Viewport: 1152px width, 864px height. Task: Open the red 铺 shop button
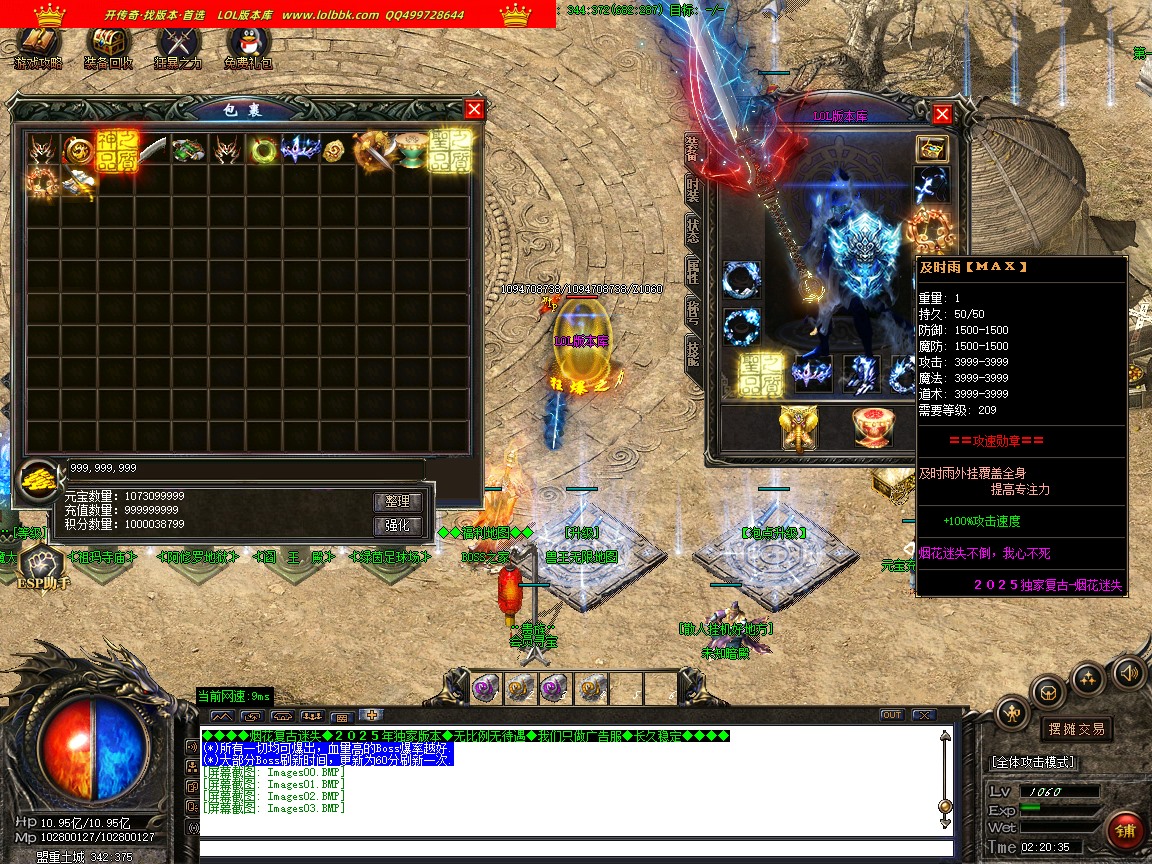[x=1126, y=831]
